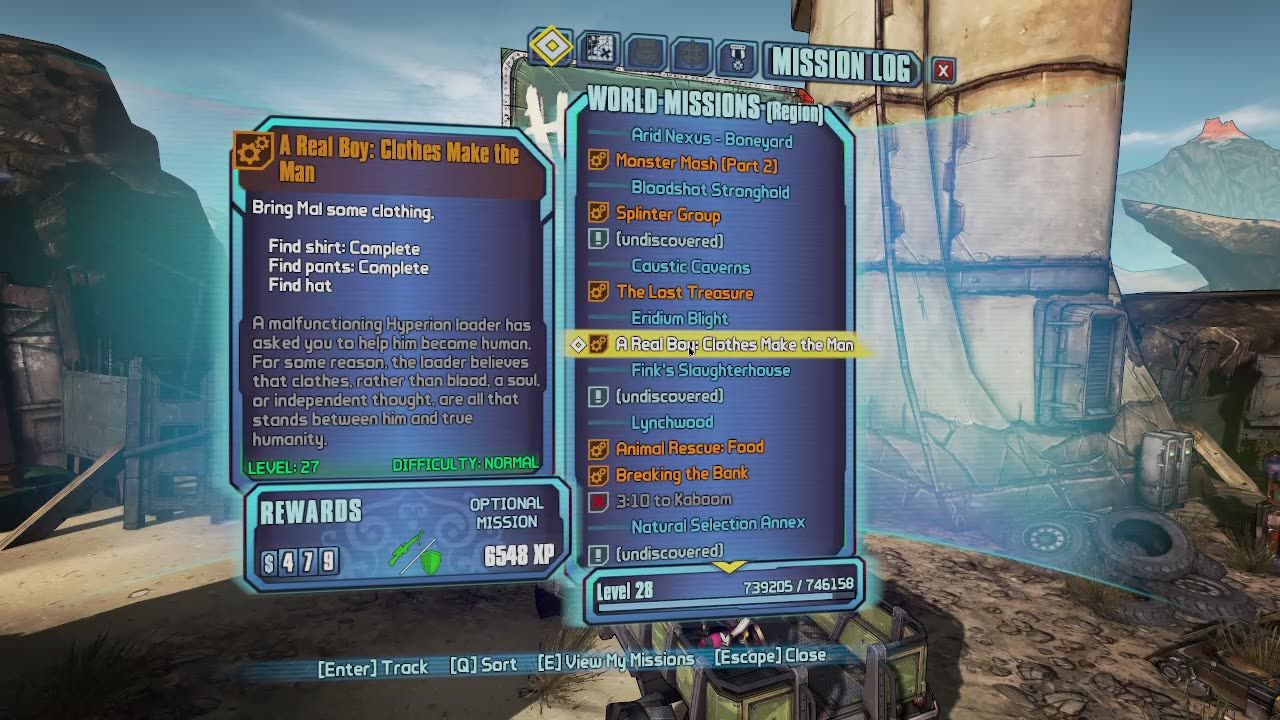The width and height of the screenshot is (1280, 720).
Task: Pick The Lost Treasure mission
Action: tap(685, 292)
